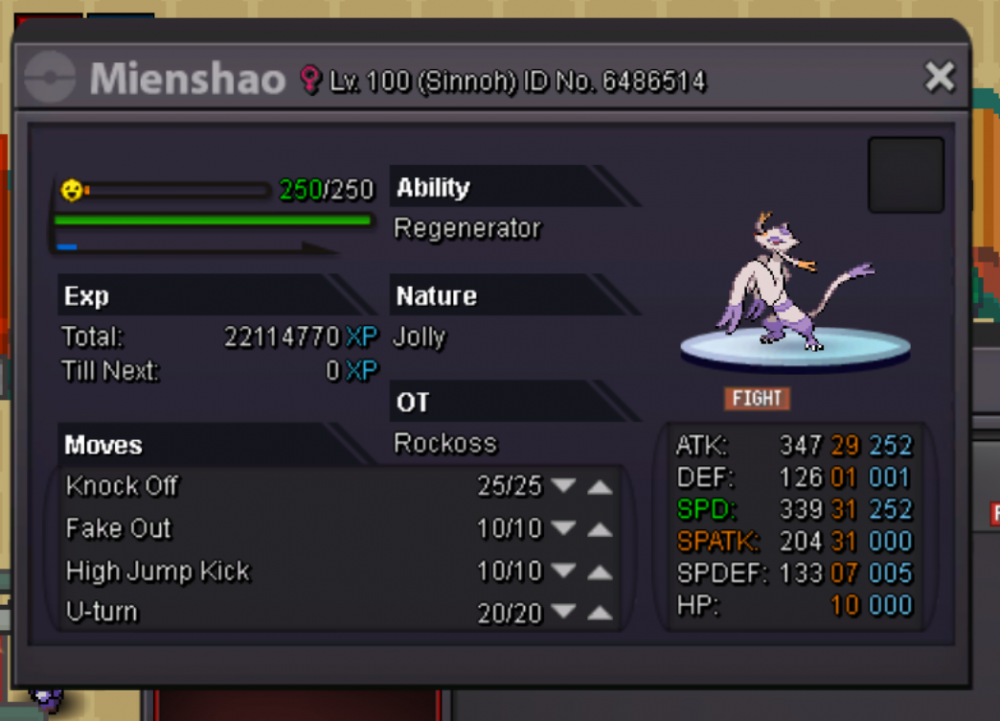Move U-turn up with its arrow
Viewport: 1000px width, 721px height.
click(599, 612)
